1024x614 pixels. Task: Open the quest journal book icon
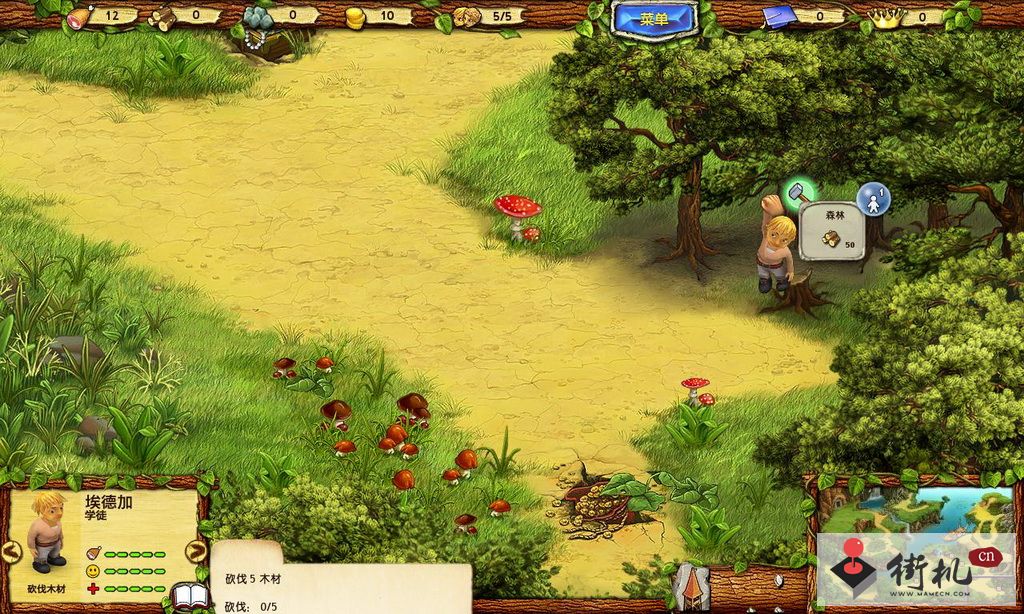190,597
